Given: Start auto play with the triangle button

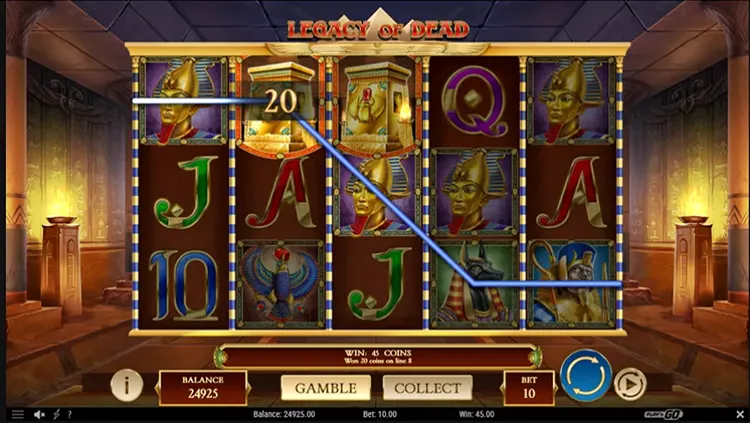Looking at the screenshot, I should (x=629, y=385).
